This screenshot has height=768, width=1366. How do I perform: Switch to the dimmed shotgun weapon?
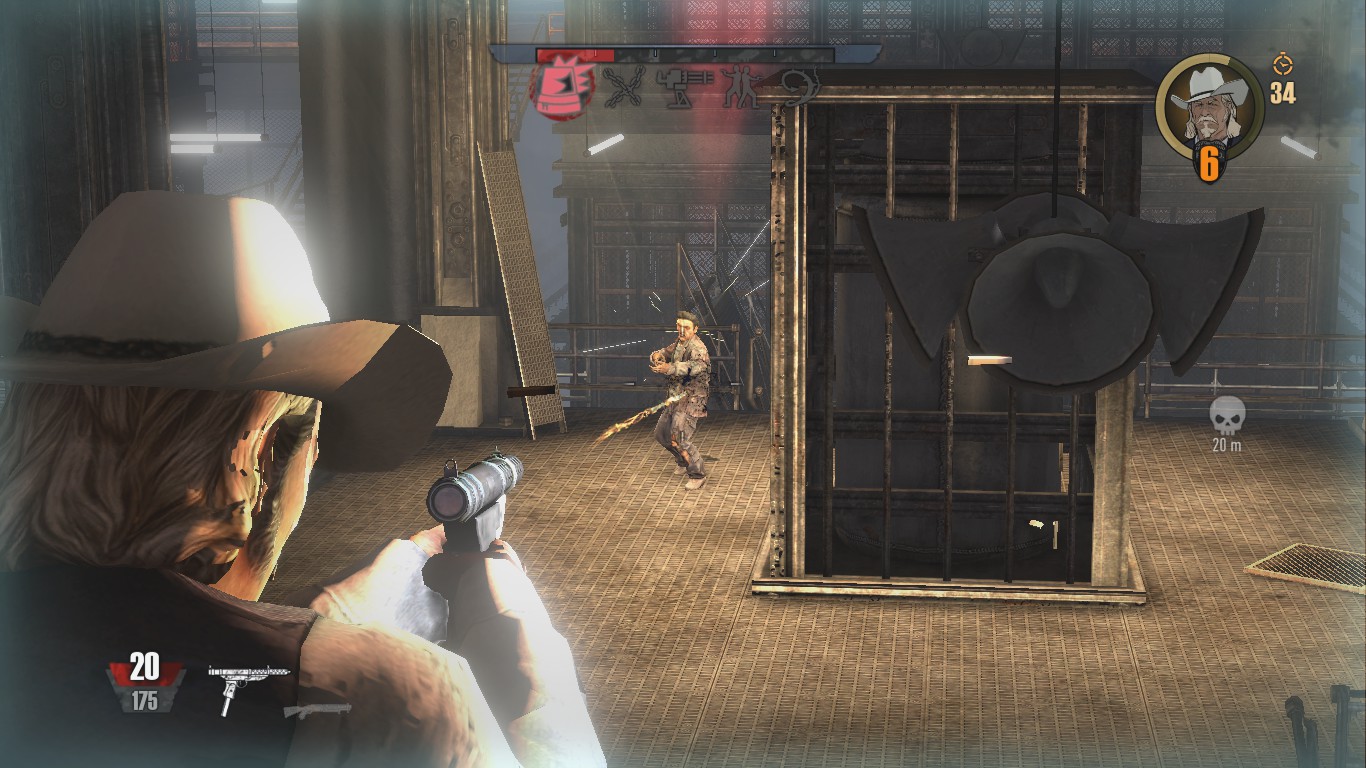click(x=317, y=711)
